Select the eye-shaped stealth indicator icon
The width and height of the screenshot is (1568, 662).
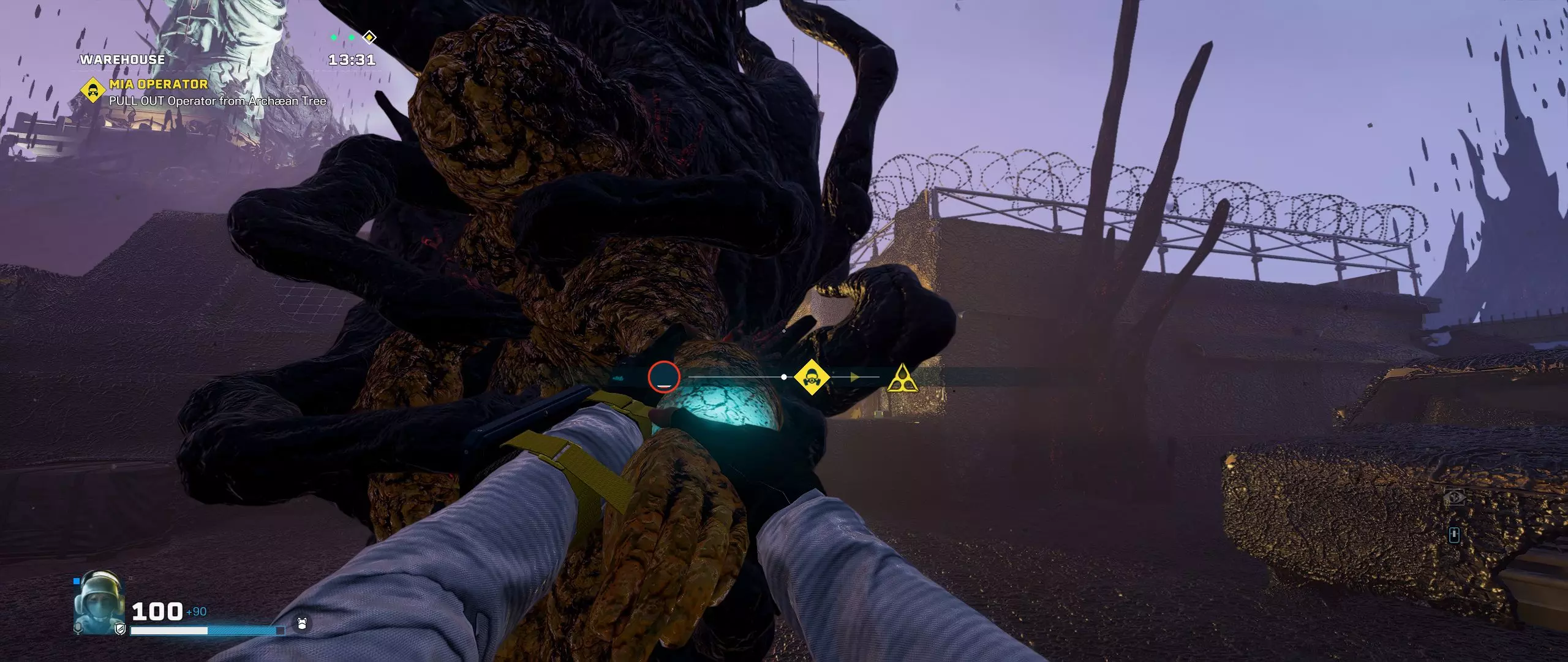click(x=1454, y=497)
